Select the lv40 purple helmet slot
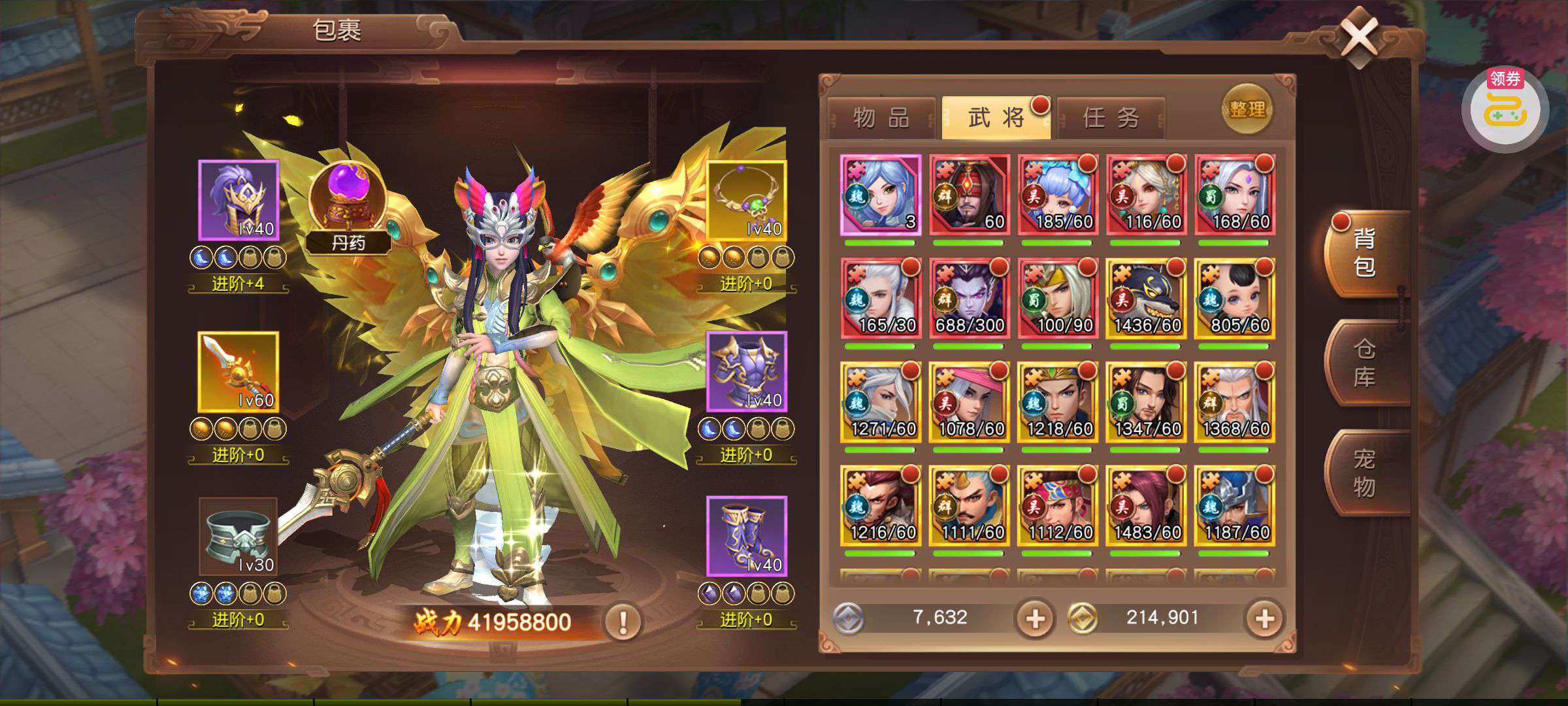Screen dimensions: 1568x706 [238, 200]
